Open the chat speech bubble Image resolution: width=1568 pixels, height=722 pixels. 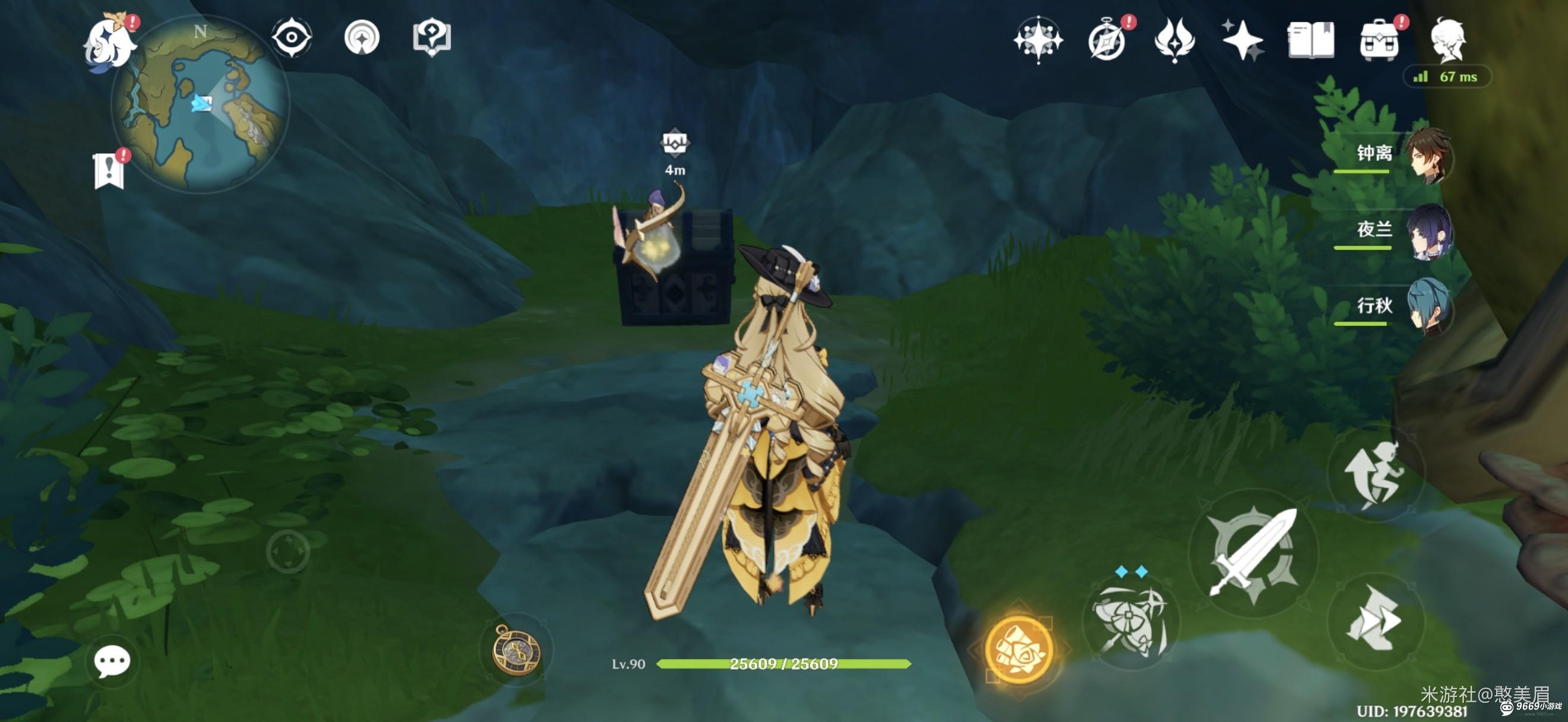click(112, 661)
